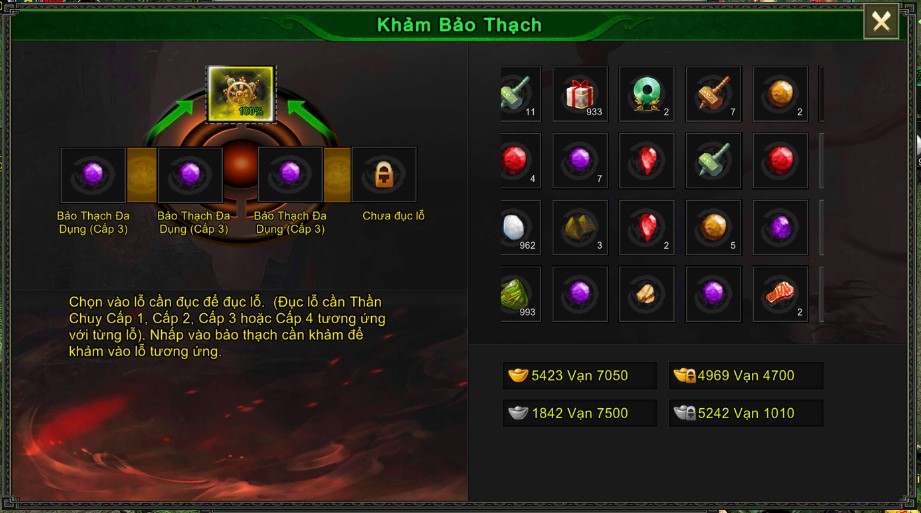
Task: Select the purple gem stack of 7
Action: 580,160
